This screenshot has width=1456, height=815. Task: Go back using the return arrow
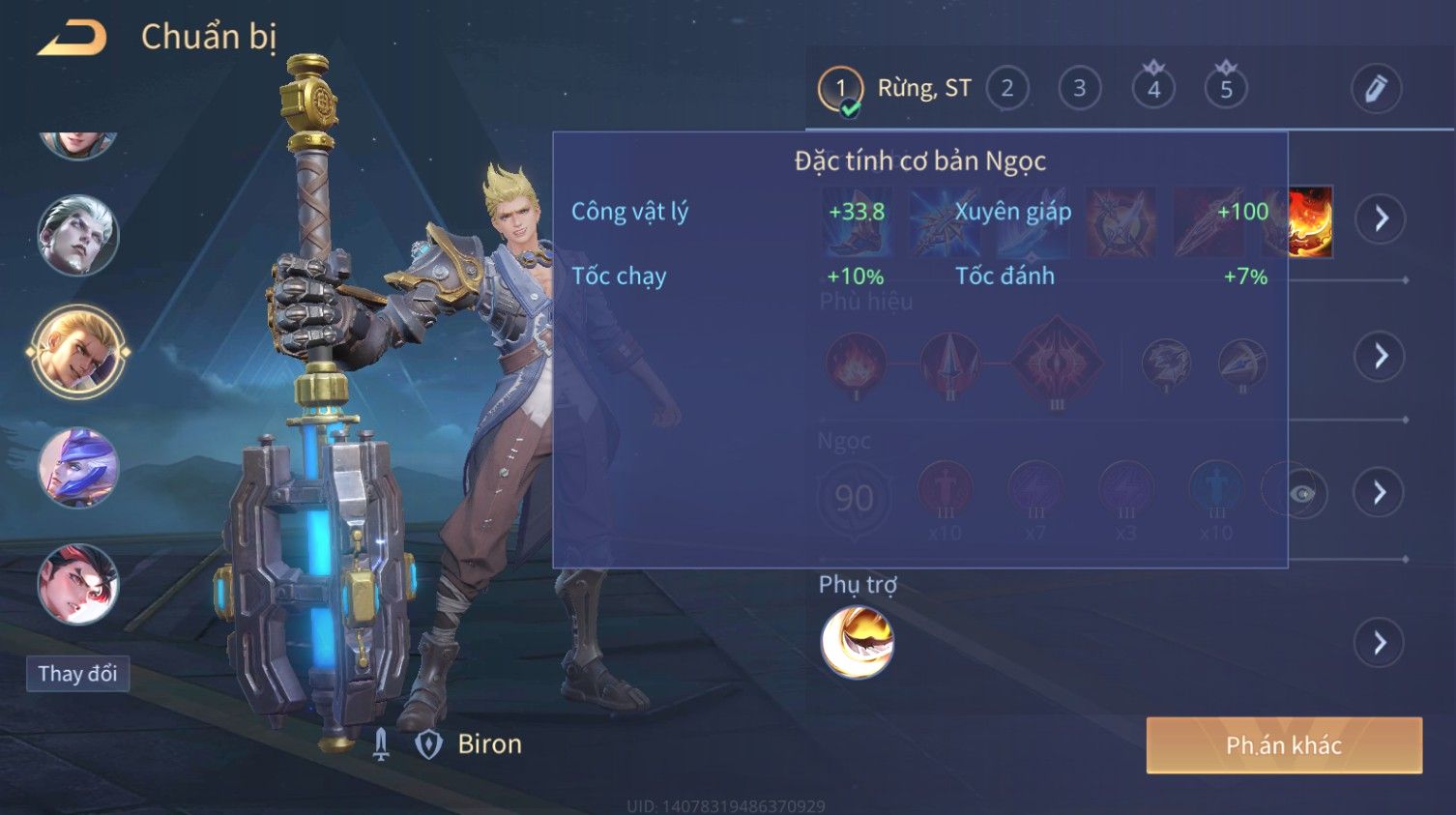click(72, 39)
